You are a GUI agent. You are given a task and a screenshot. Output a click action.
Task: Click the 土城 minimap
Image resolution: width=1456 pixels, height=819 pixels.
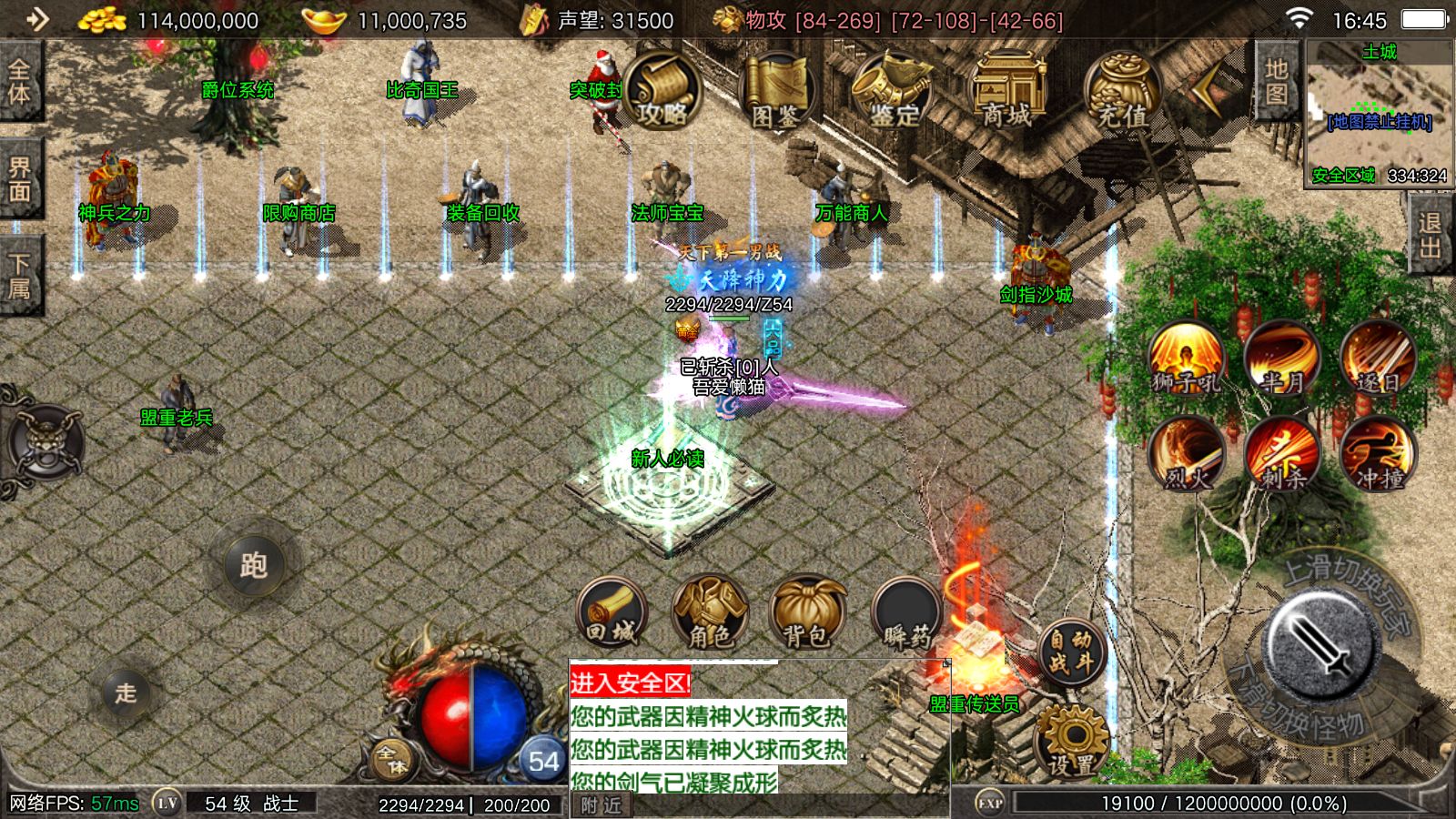pyautogui.click(x=1379, y=114)
